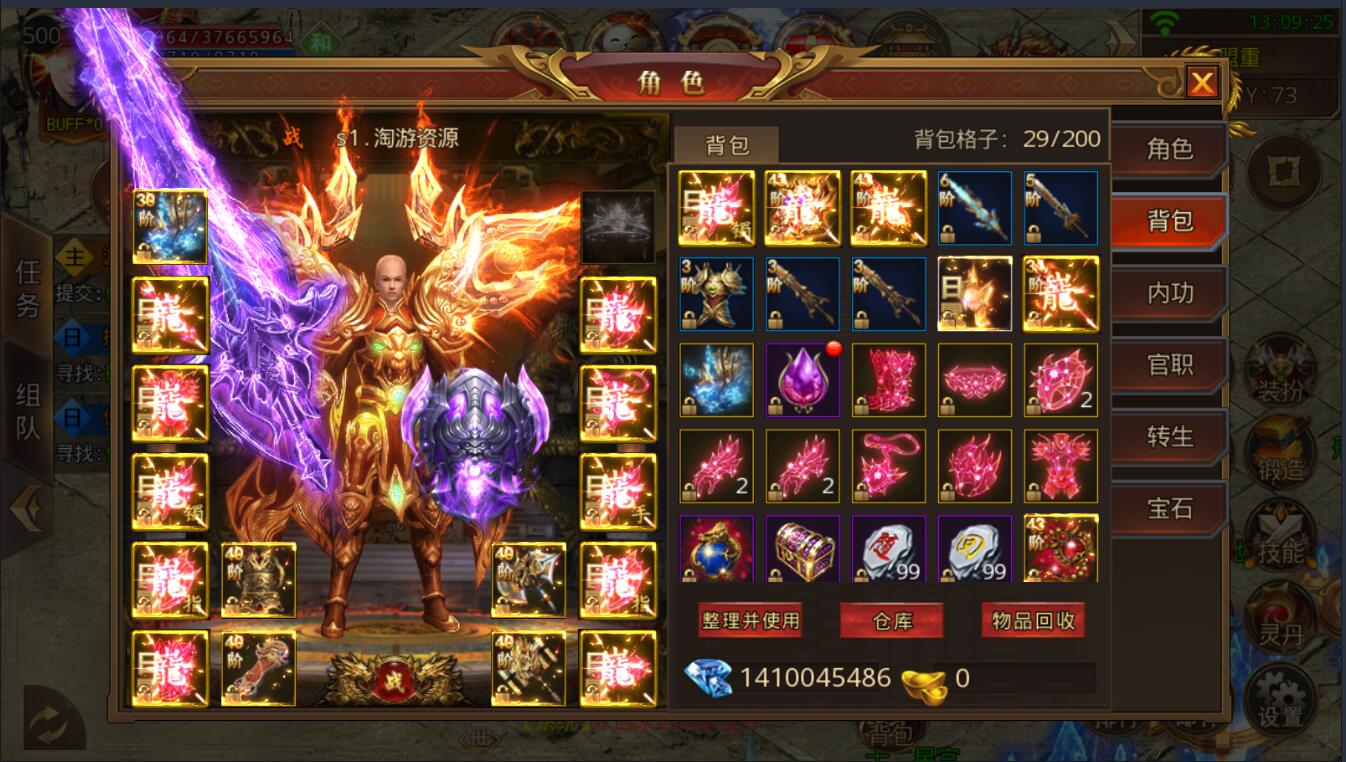Select the treasure chest item

(x=802, y=549)
